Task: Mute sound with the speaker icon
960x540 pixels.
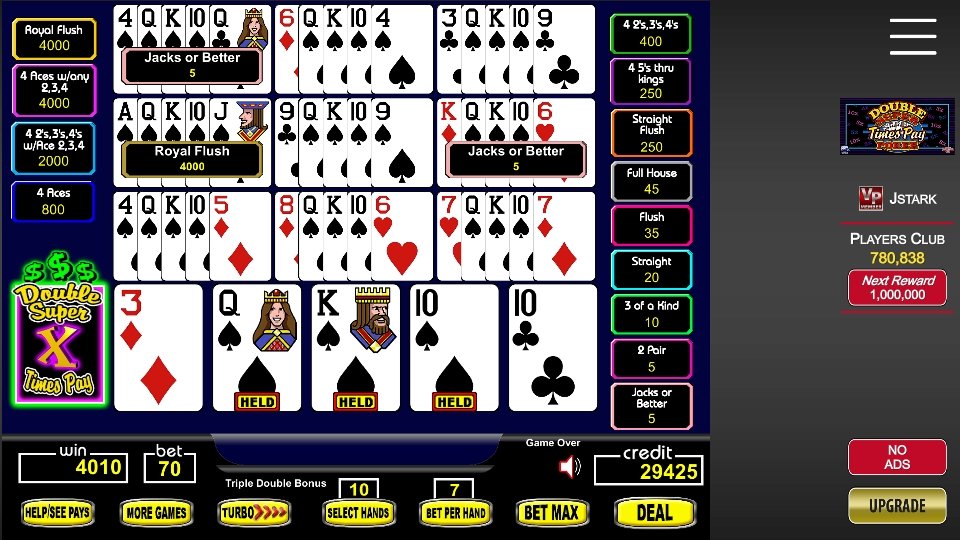Action: (569, 467)
